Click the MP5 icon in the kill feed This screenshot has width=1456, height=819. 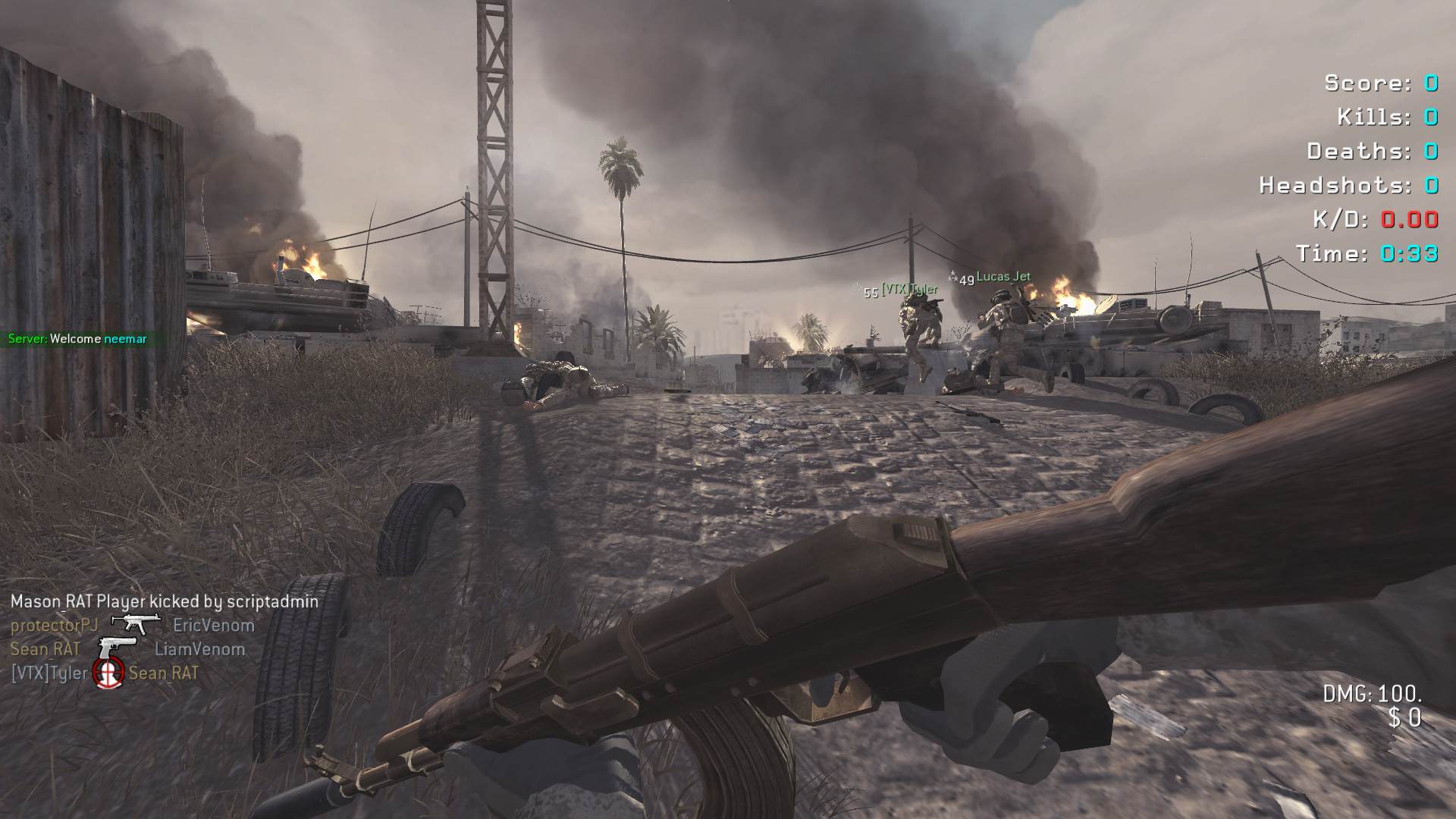click(136, 623)
